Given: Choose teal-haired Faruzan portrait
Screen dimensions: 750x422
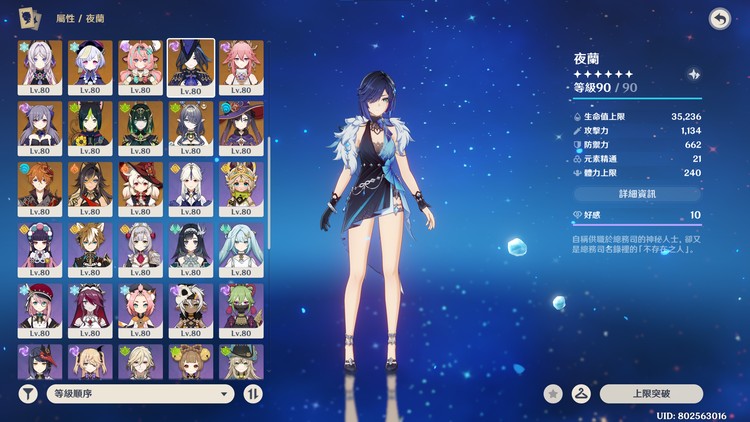Looking at the screenshot, I should click(x=240, y=247).
